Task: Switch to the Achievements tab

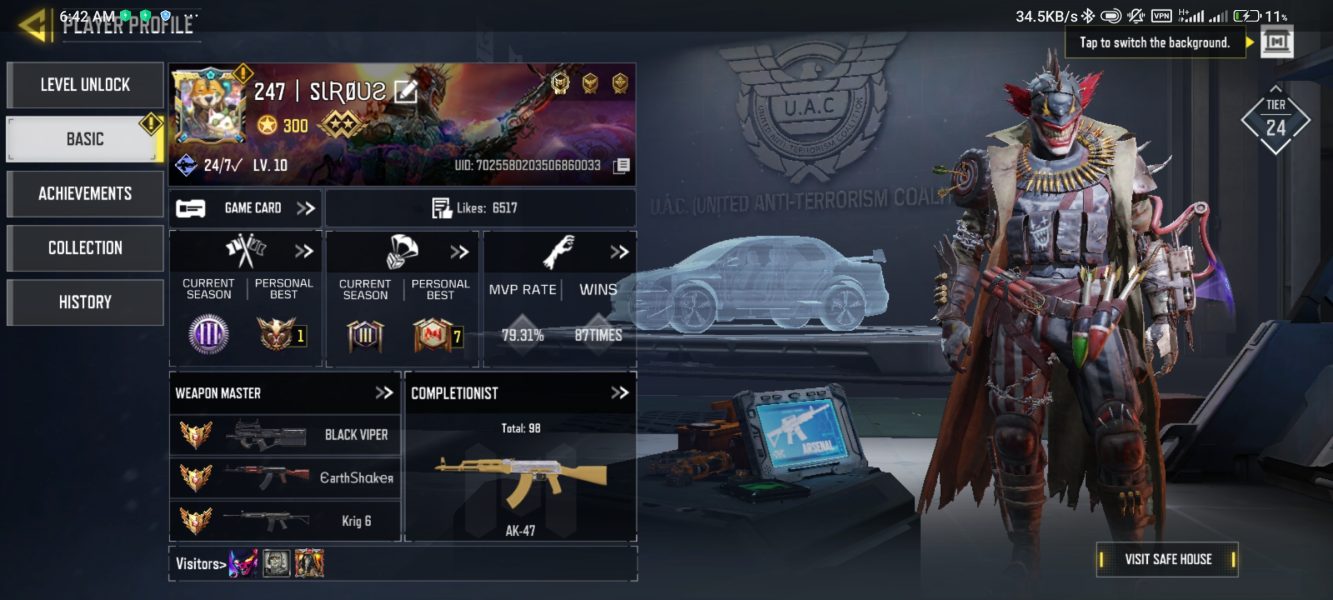Action: tap(85, 193)
